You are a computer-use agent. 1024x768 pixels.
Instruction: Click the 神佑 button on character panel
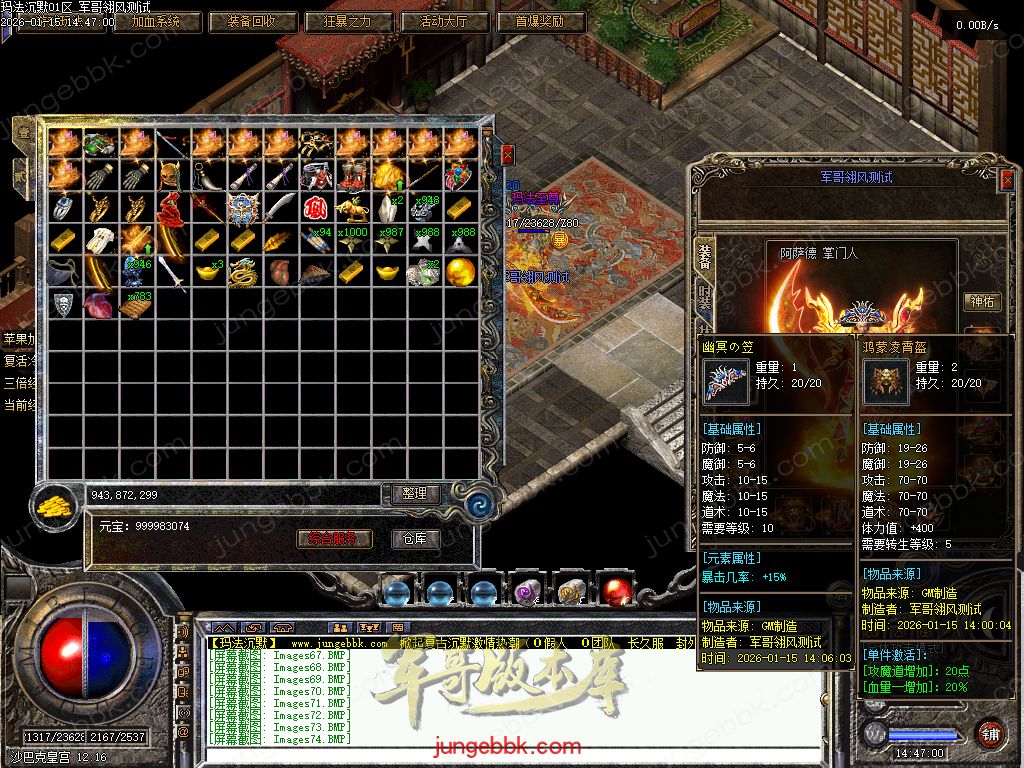[981, 302]
